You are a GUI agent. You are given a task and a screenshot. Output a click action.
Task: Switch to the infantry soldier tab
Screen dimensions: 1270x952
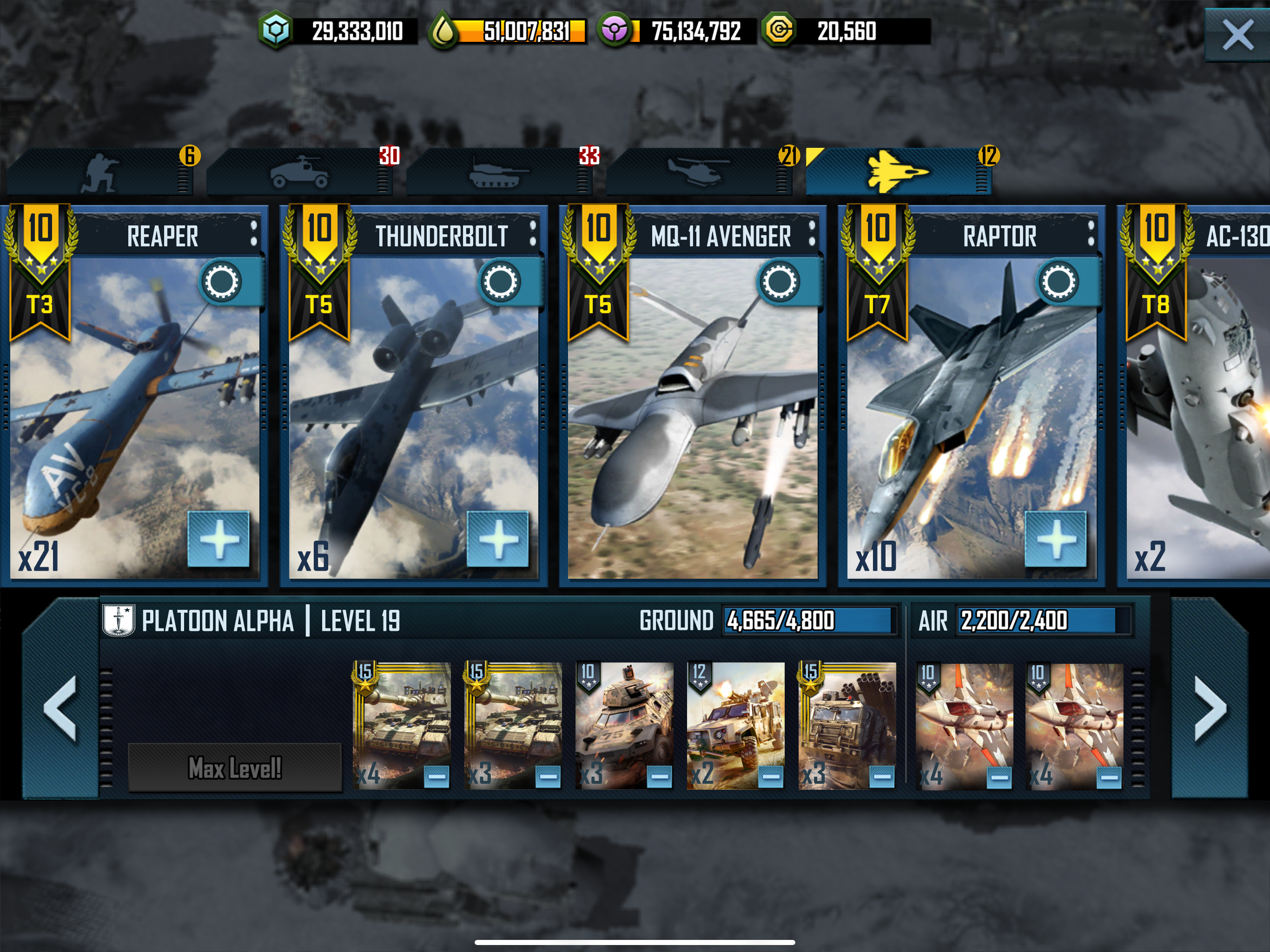pos(100,172)
